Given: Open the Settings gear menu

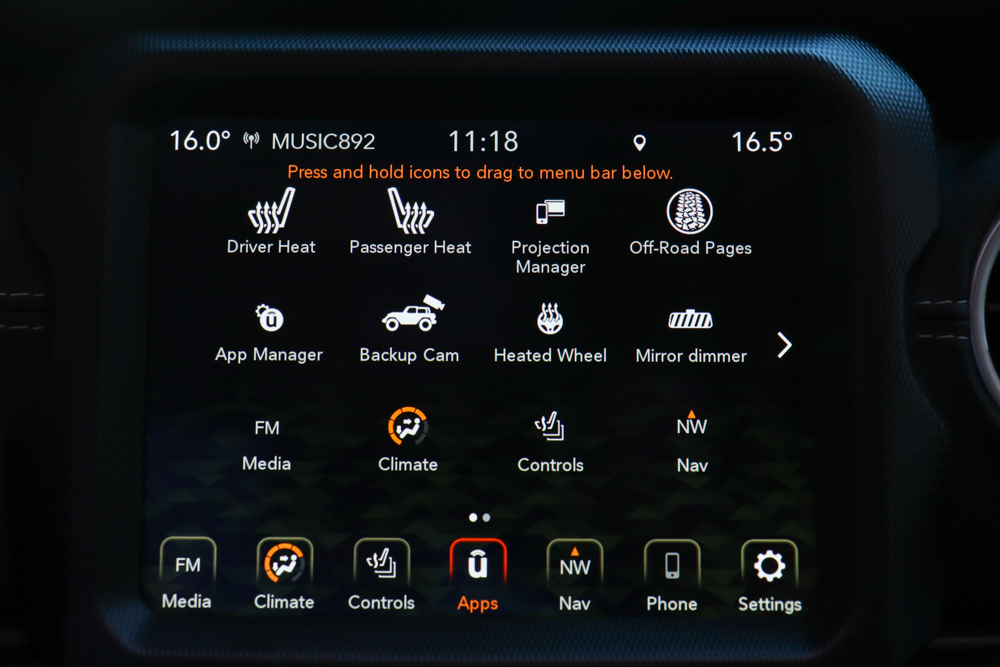Looking at the screenshot, I should [769, 568].
